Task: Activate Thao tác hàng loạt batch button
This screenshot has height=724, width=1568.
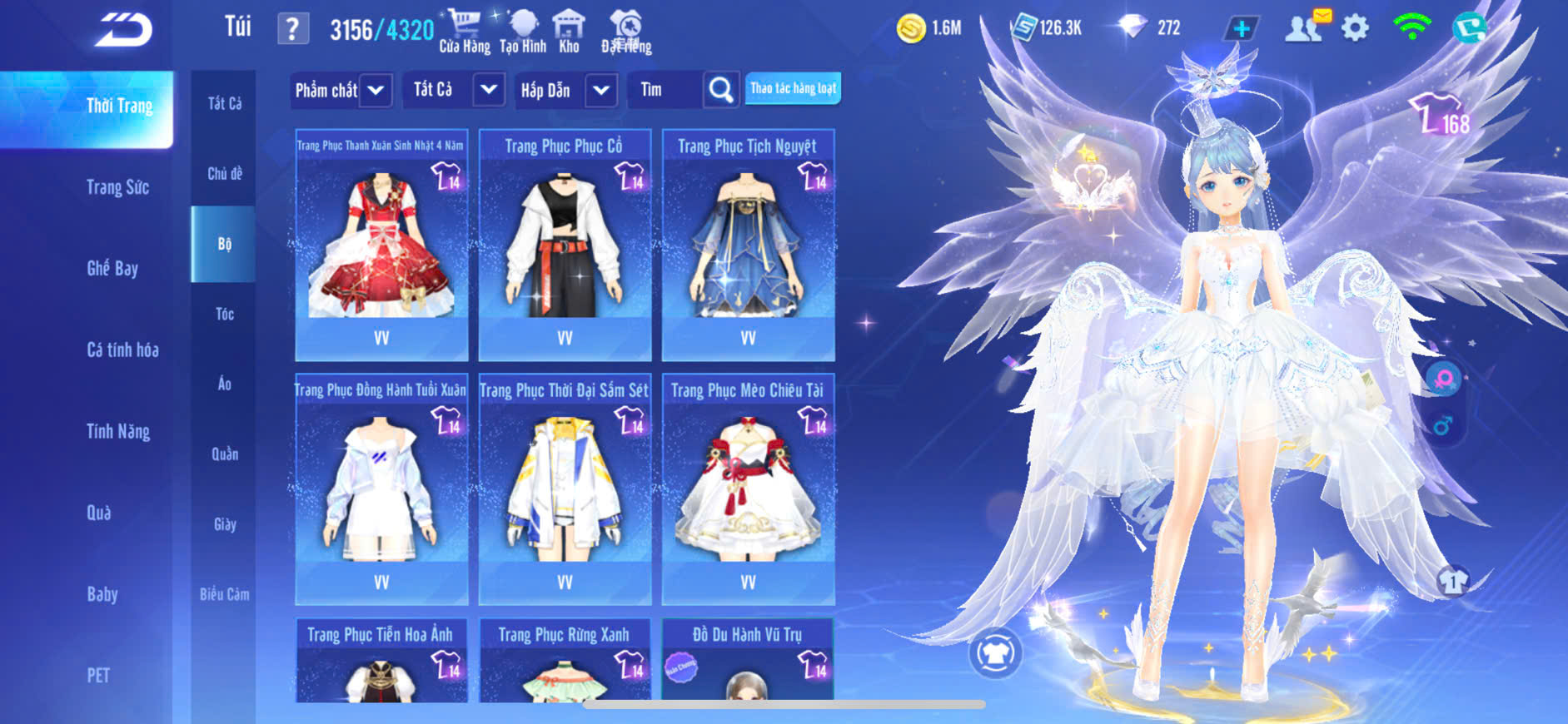Action: tap(793, 88)
